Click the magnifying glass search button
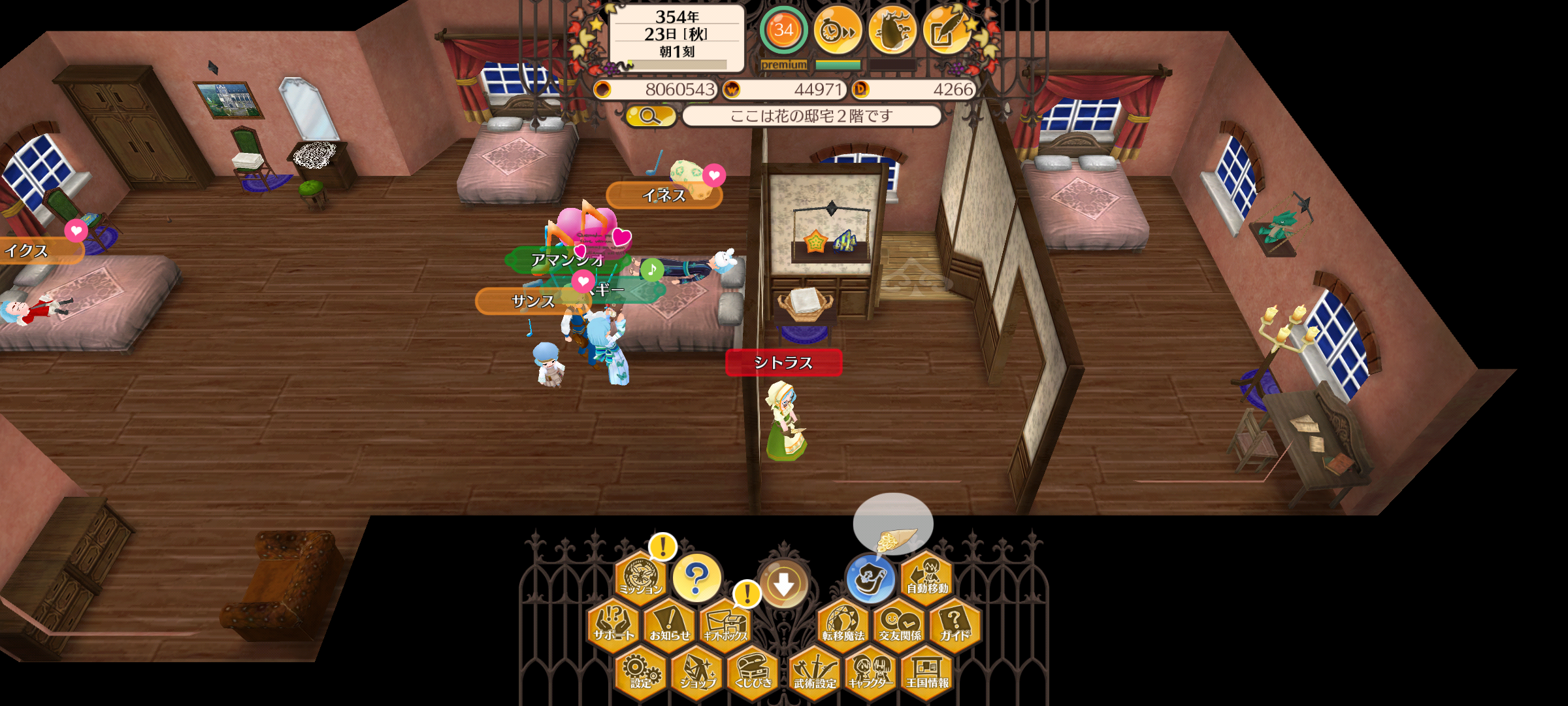The width and height of the screenshot is (1568, 706). pos(650,116)
